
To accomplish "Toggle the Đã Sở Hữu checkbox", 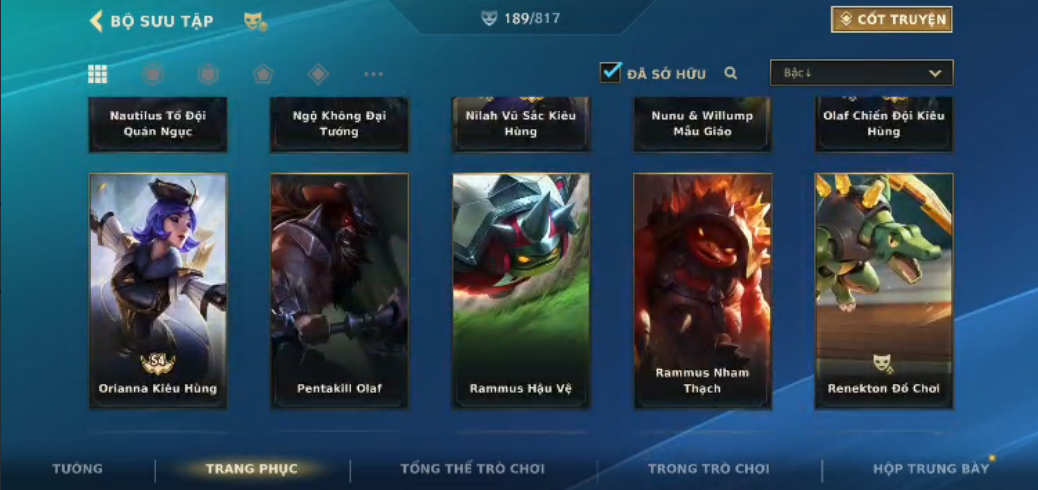I will click(x=610, y=73).
